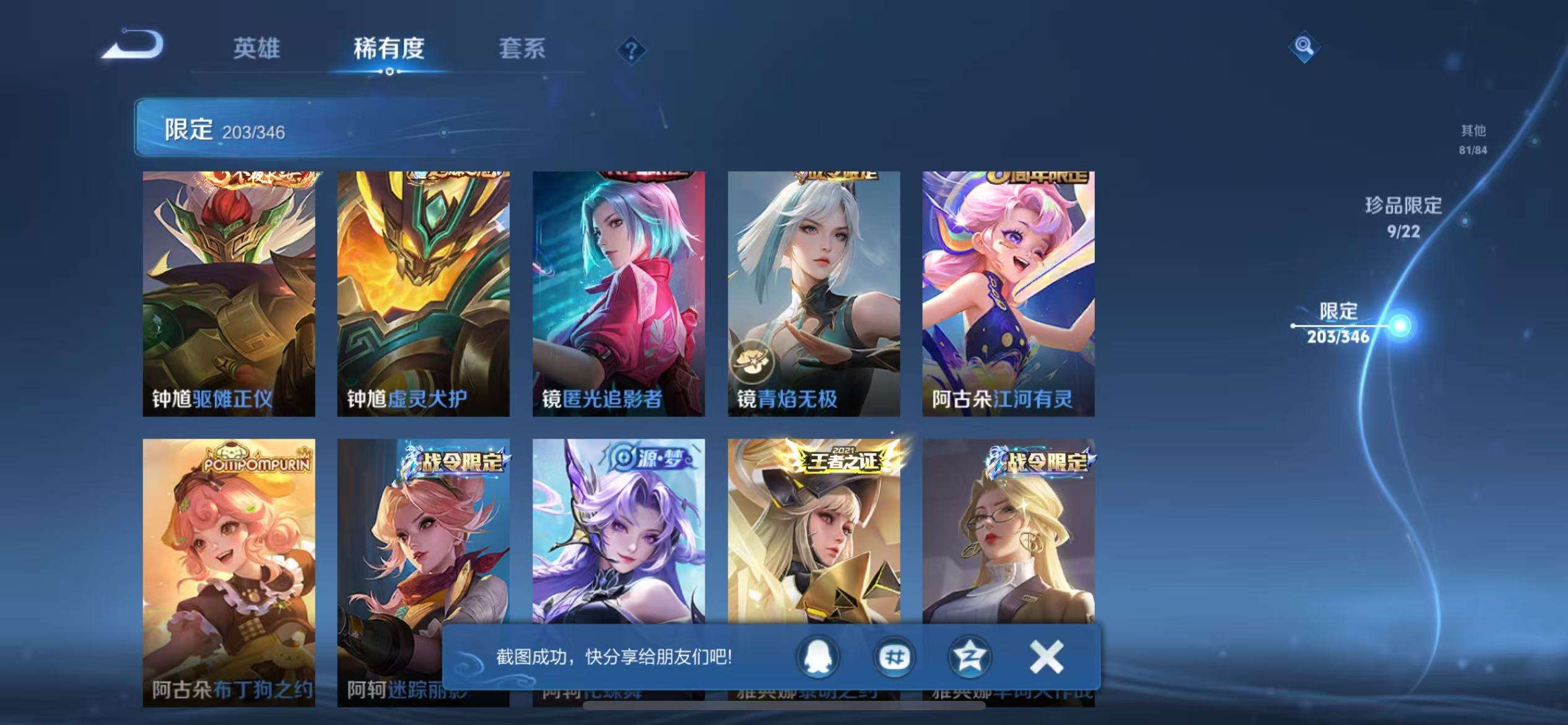Switch to the 英雄 tab
The image size is (1568, 725).
point(257,50)
